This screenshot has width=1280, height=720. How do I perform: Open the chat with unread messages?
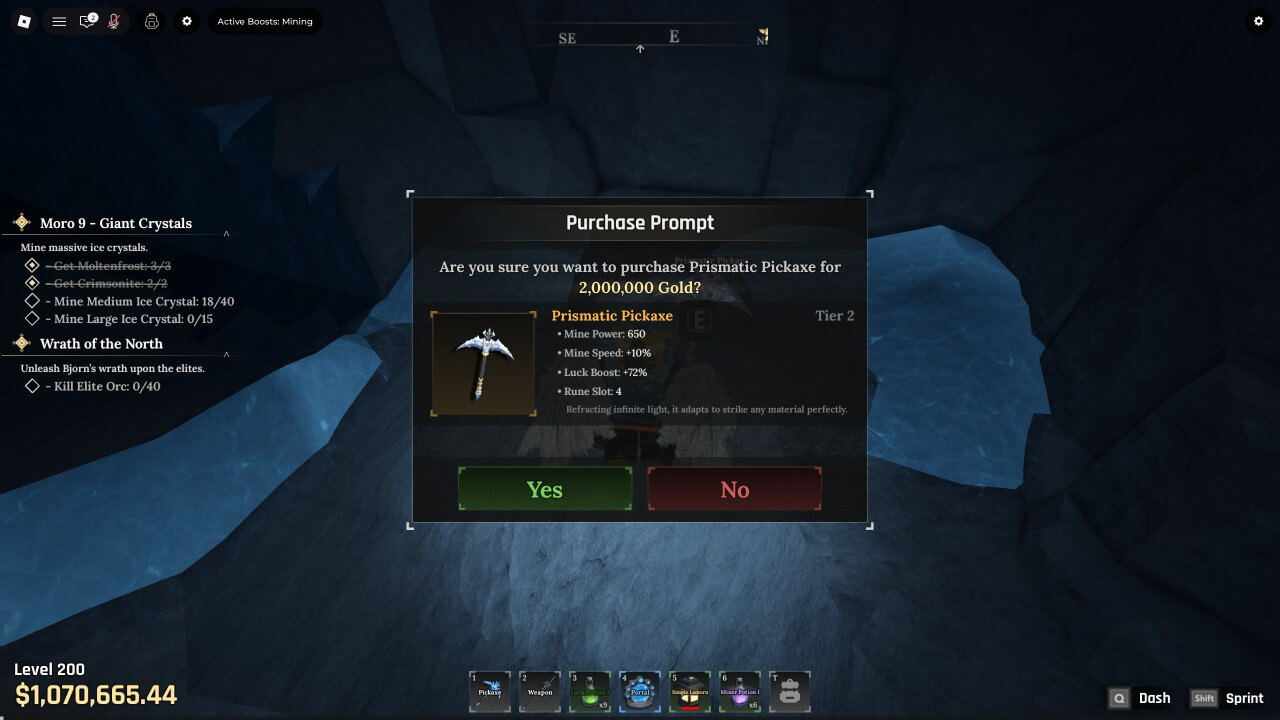point(88,21)
